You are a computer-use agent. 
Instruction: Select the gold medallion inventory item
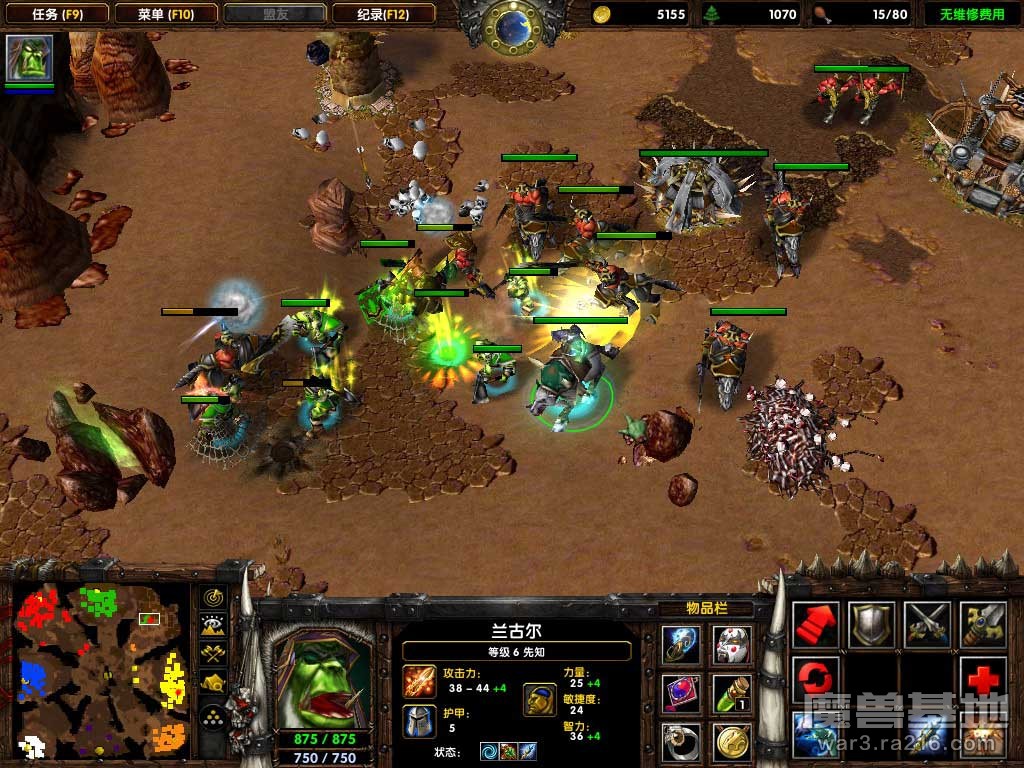[x=732, y=741]
